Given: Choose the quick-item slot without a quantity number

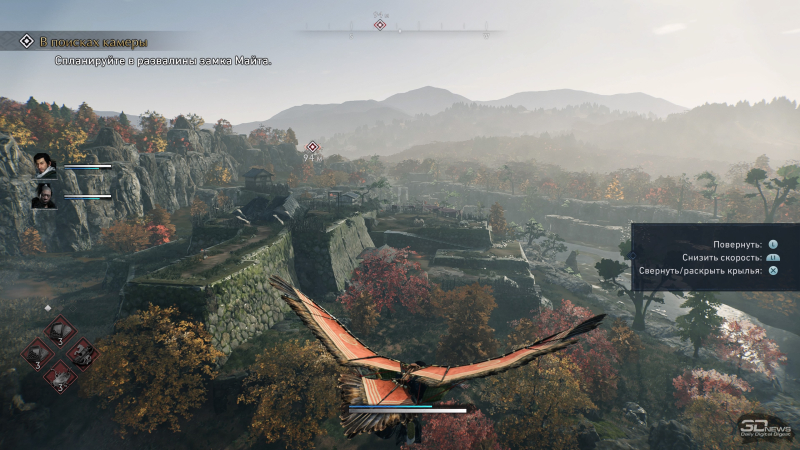Looking at the screenshot, I should pyautogui.click(x=81, y=352).
